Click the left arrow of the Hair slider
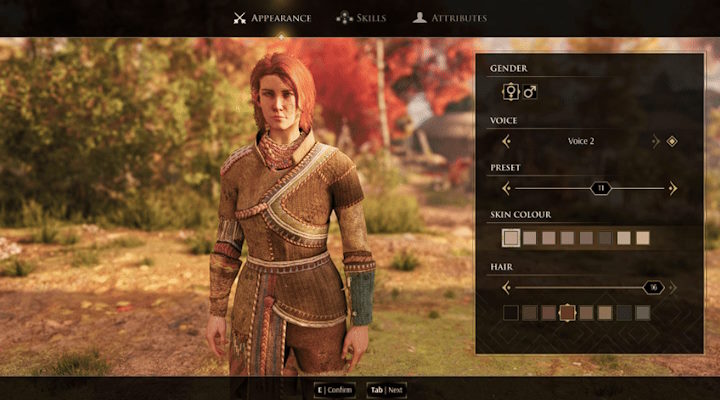Screen dimensions: 720x400 506,287
